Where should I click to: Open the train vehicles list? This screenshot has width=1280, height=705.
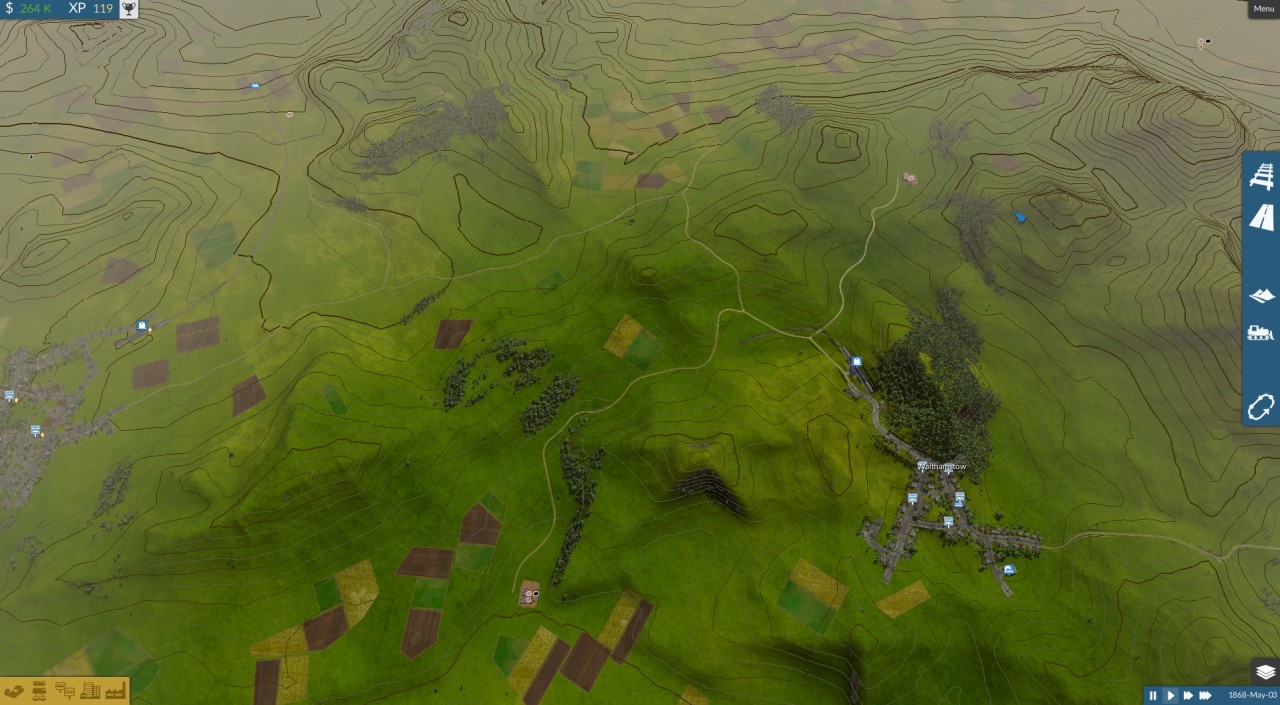[40, 690]
